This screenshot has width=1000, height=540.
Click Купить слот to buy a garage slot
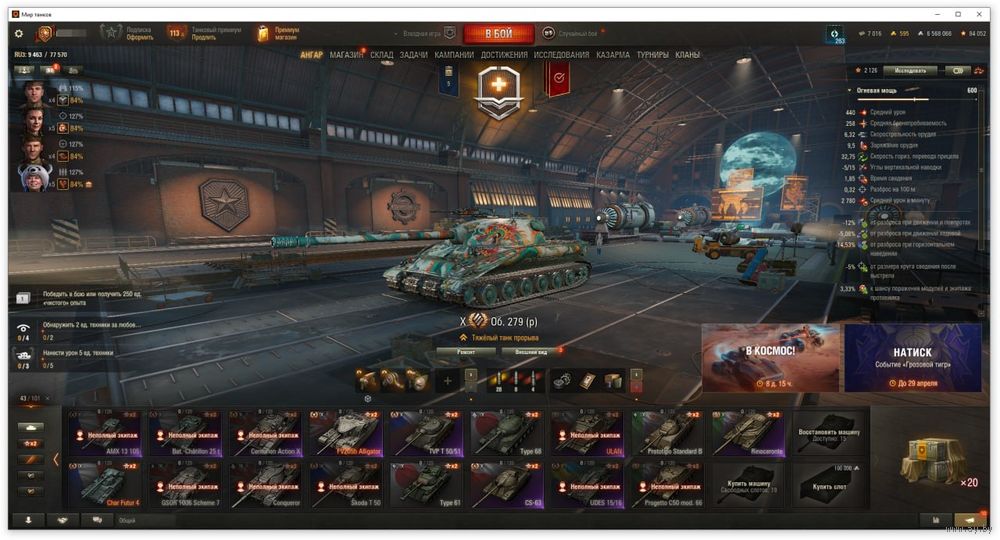[x=828, y=484]
